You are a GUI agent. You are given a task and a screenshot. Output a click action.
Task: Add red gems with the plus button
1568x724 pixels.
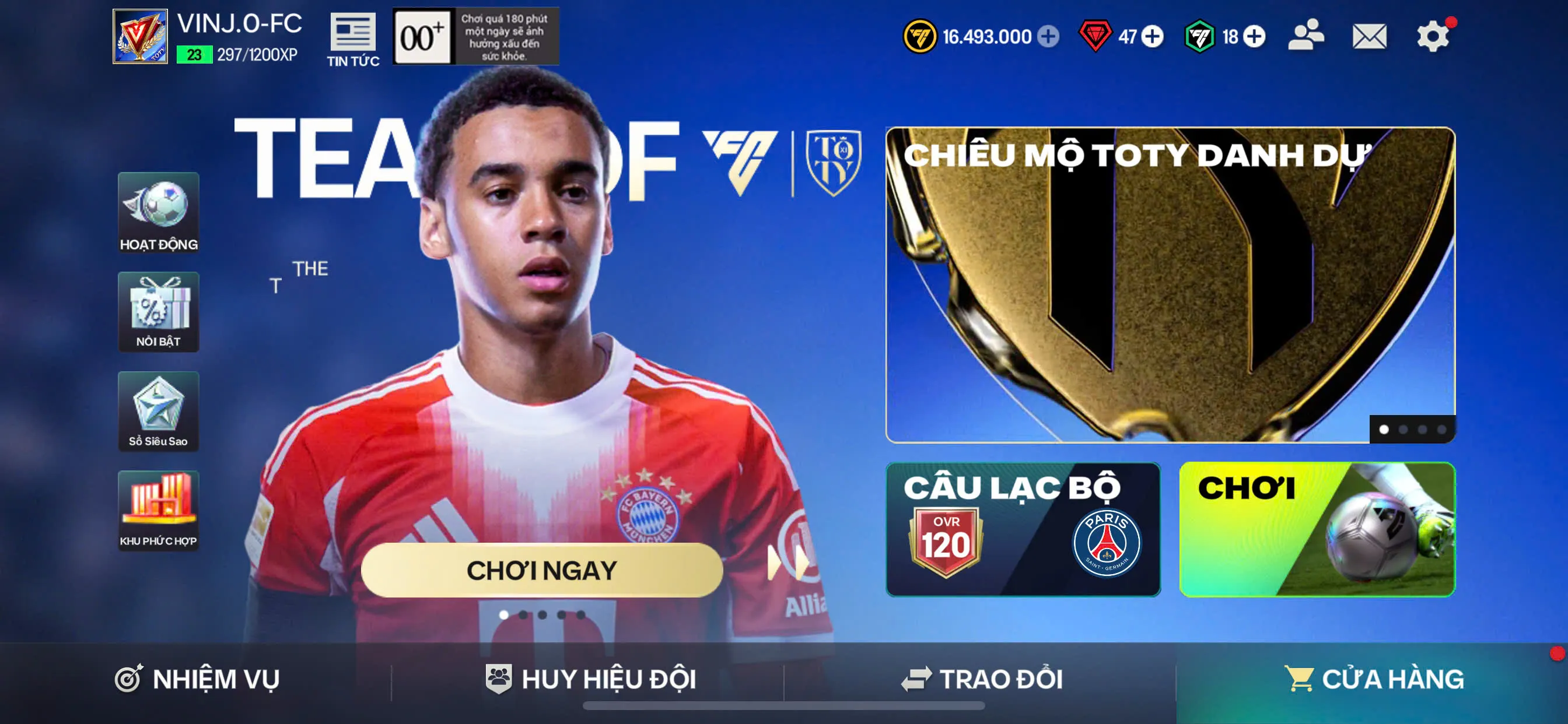(1151, 37)
